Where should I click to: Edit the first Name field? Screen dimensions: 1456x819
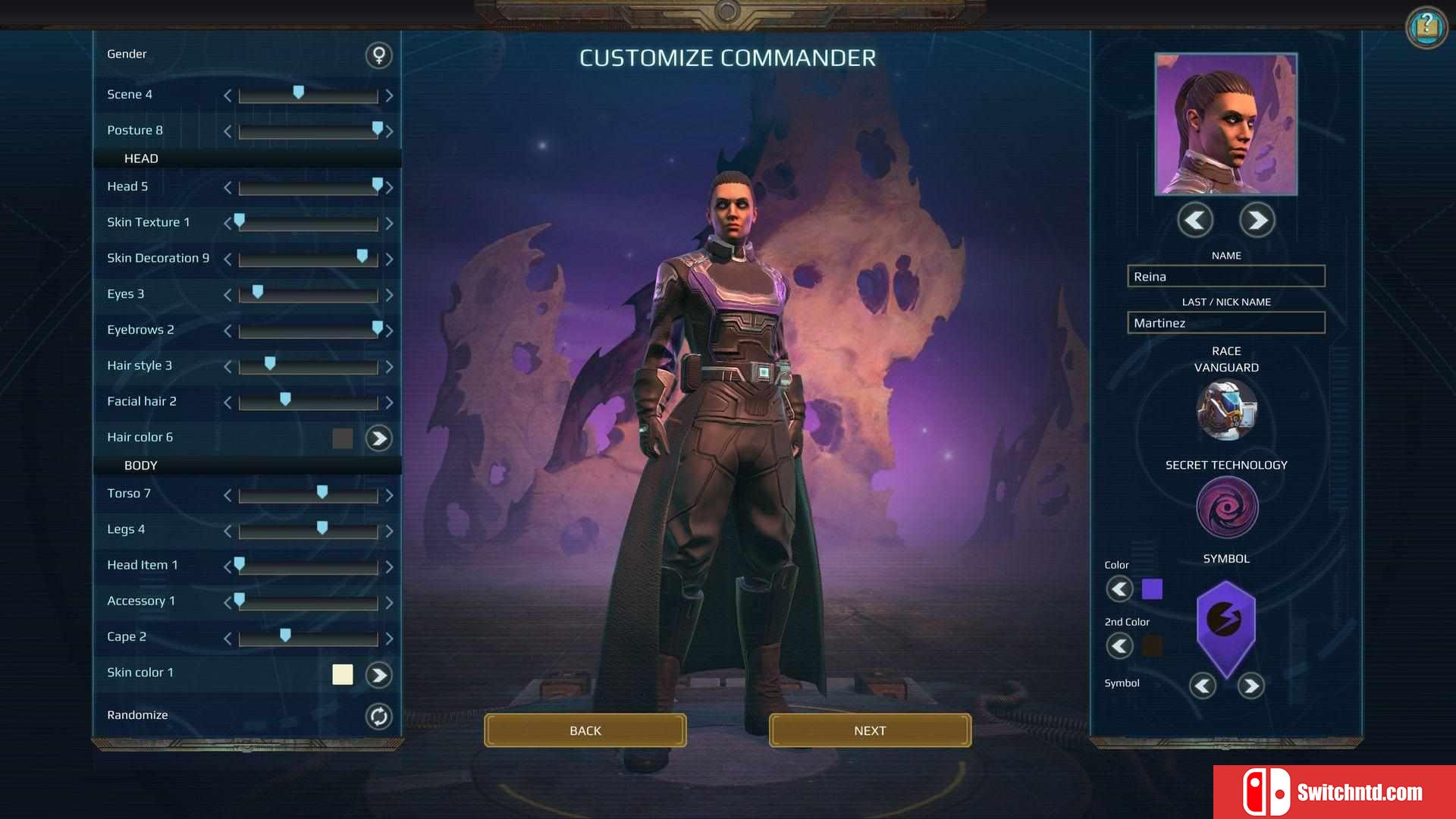[x=1225, y=277]
